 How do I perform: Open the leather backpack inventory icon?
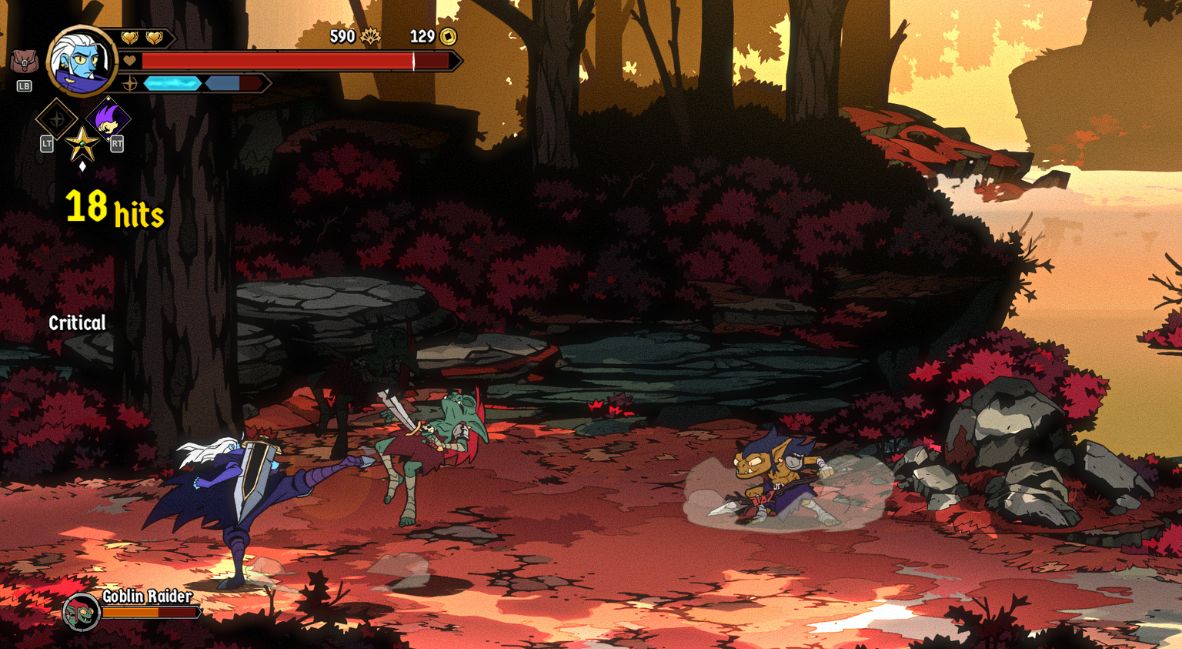coord(23,62)
